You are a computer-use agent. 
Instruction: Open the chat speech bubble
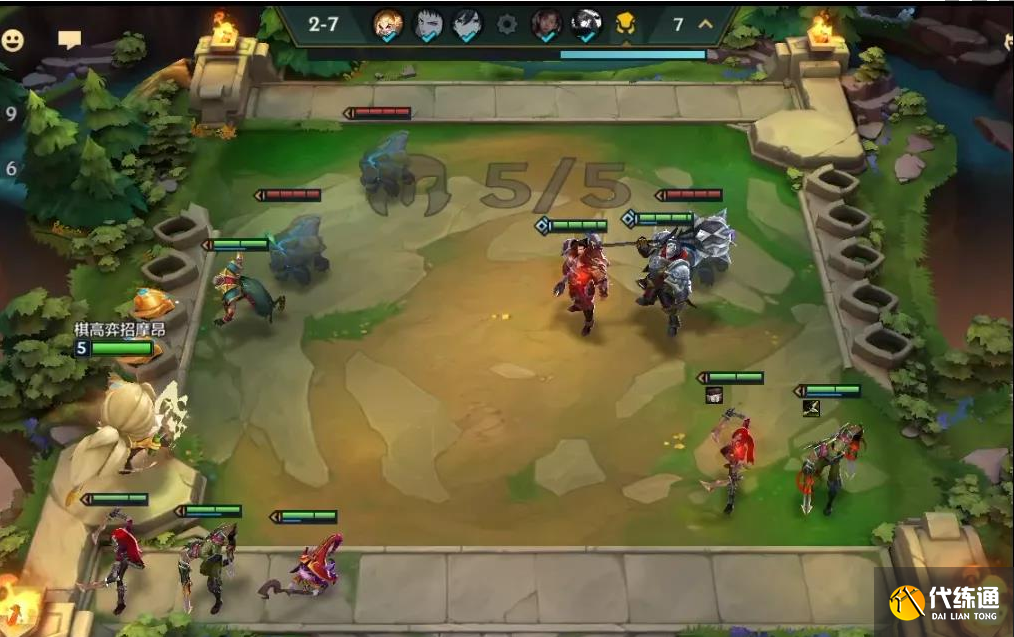[x=69, y=40]
